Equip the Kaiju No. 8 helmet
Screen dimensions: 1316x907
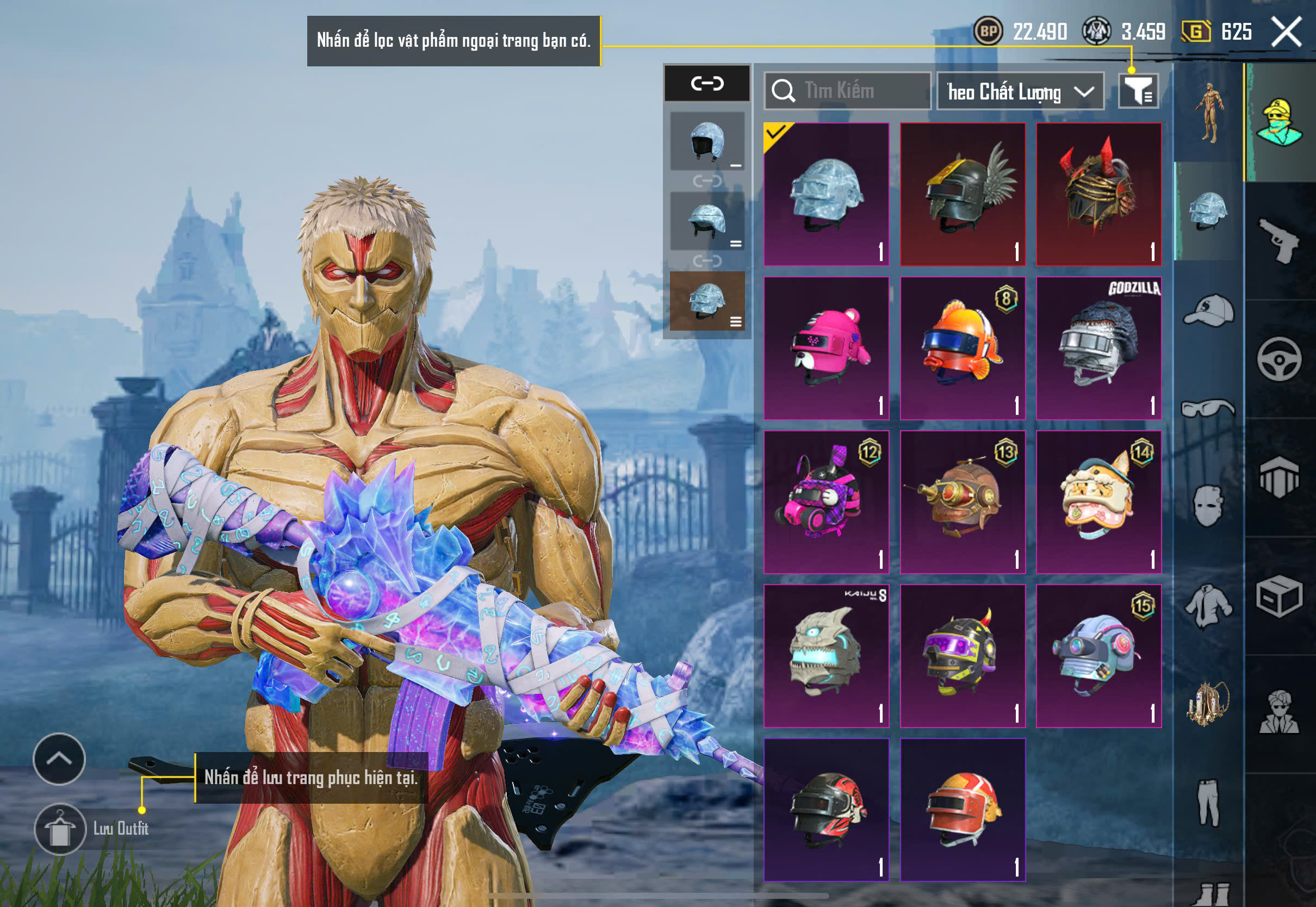coord(826,656)
